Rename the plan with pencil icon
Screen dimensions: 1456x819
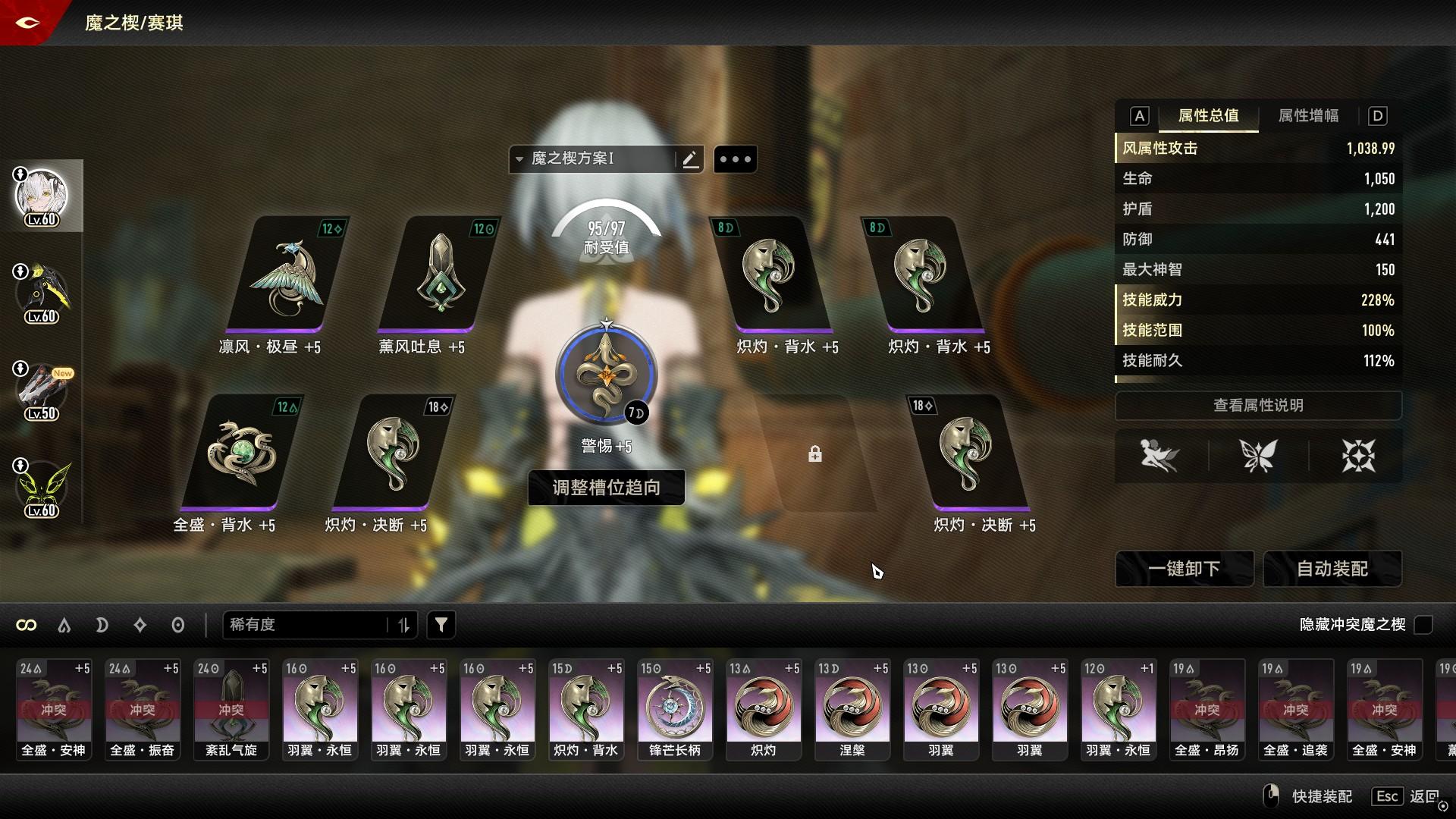point(690,159)
